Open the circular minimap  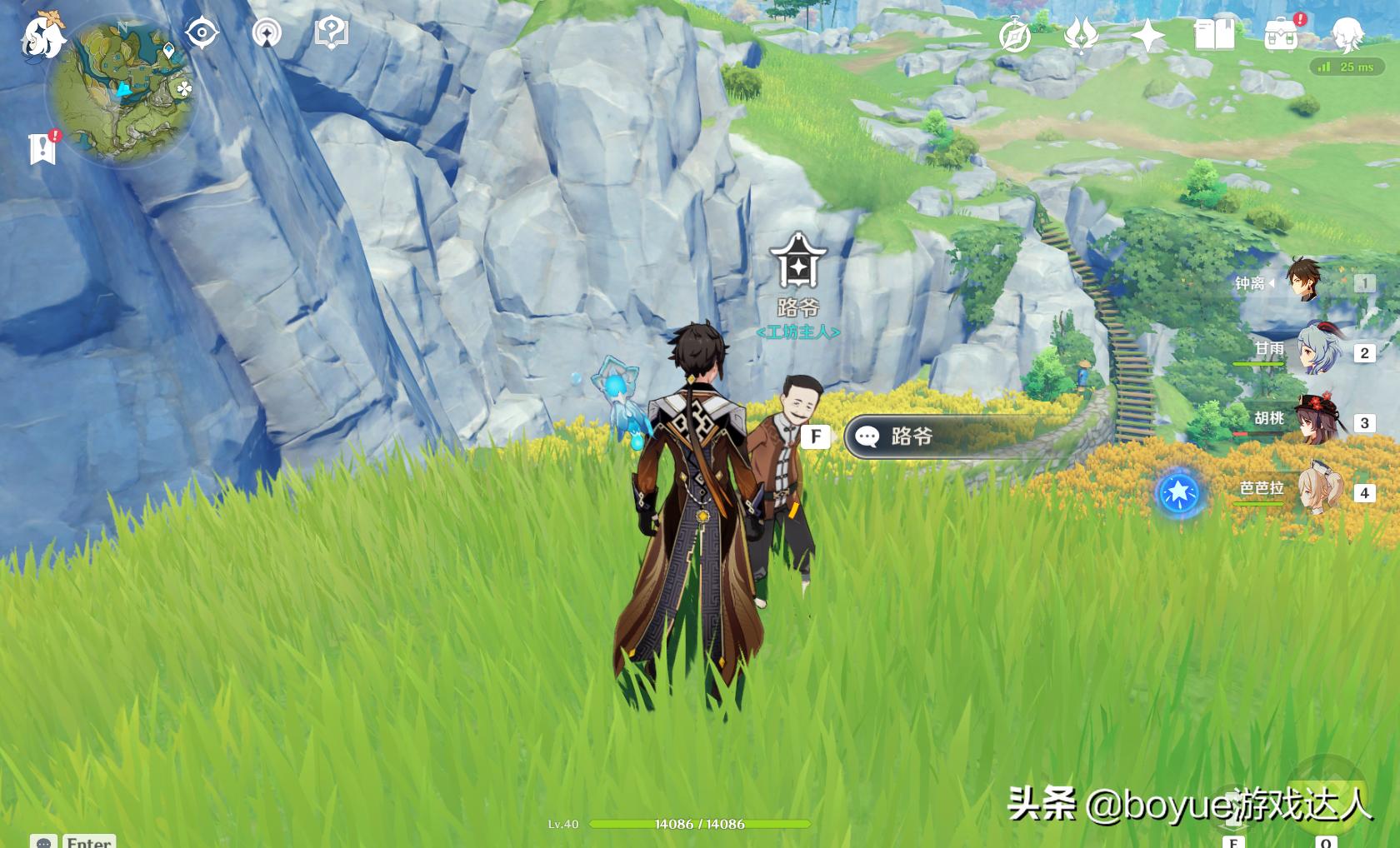(122, 91)
